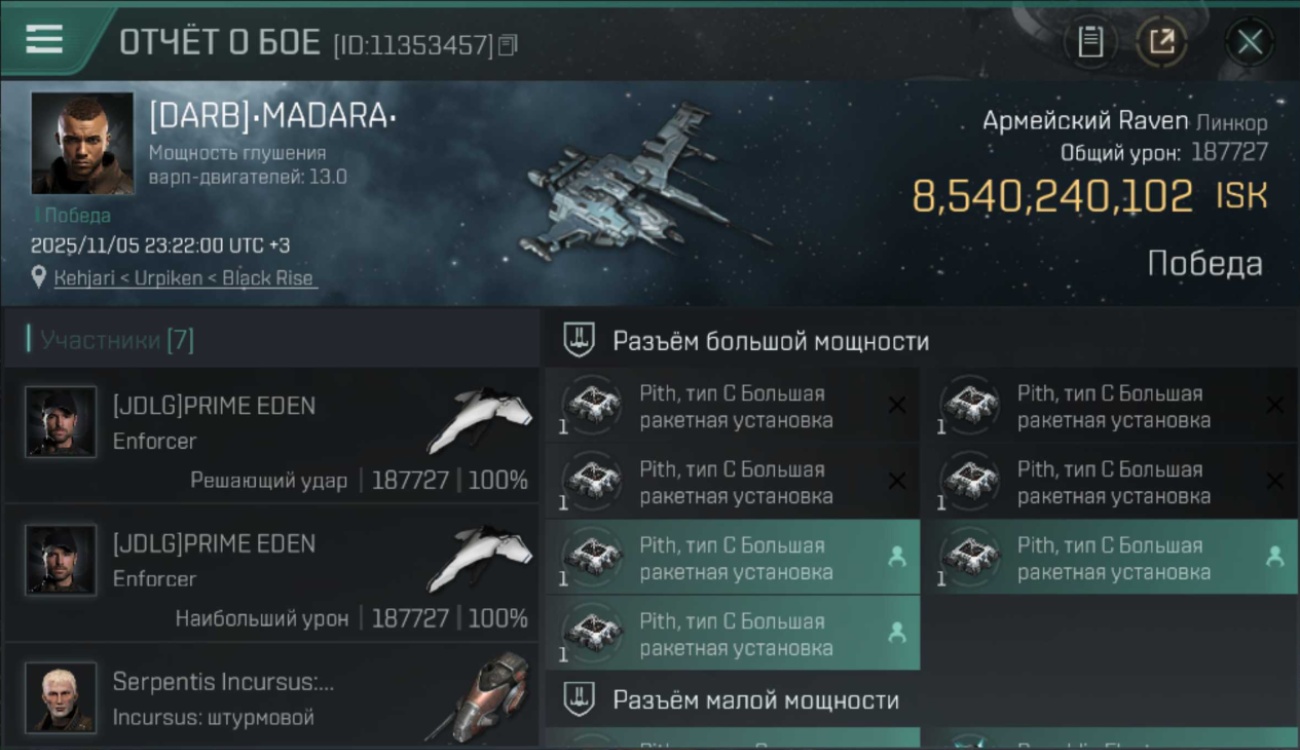Click PRIME EDEN's Enforcer ship thumbnail

pos(480,420)
